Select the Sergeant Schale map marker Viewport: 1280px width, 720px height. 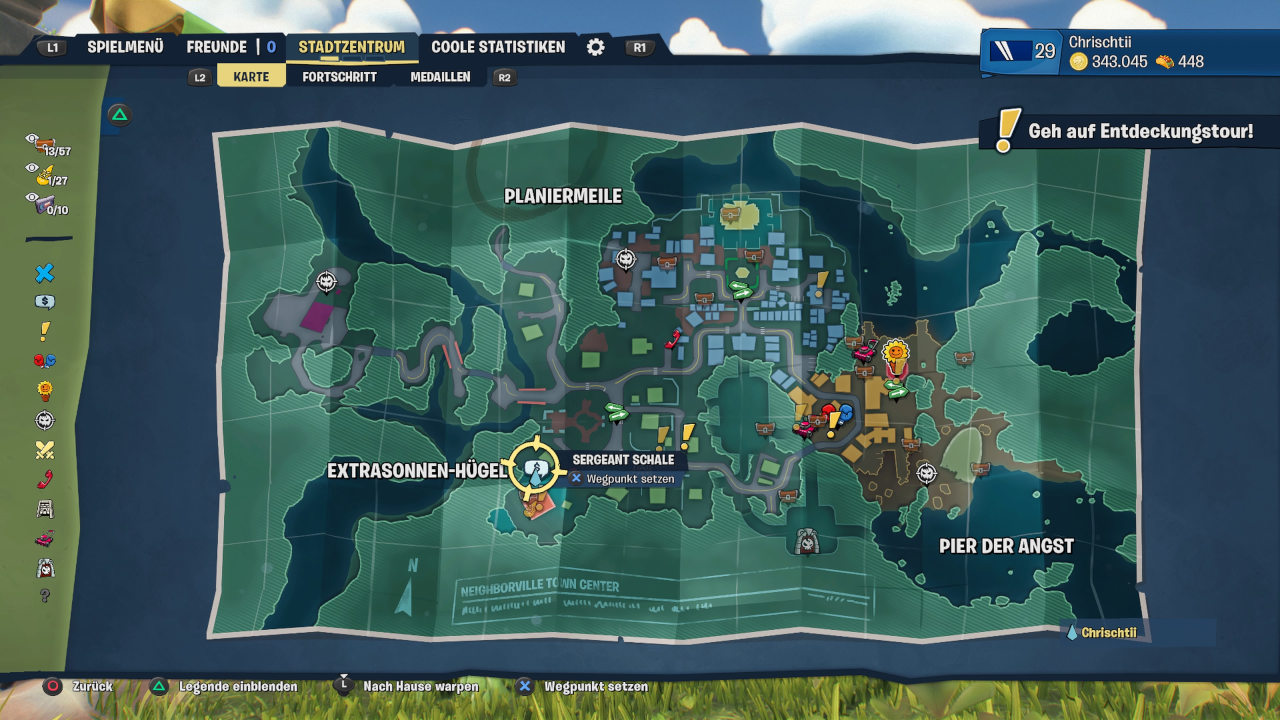point(537,467)
